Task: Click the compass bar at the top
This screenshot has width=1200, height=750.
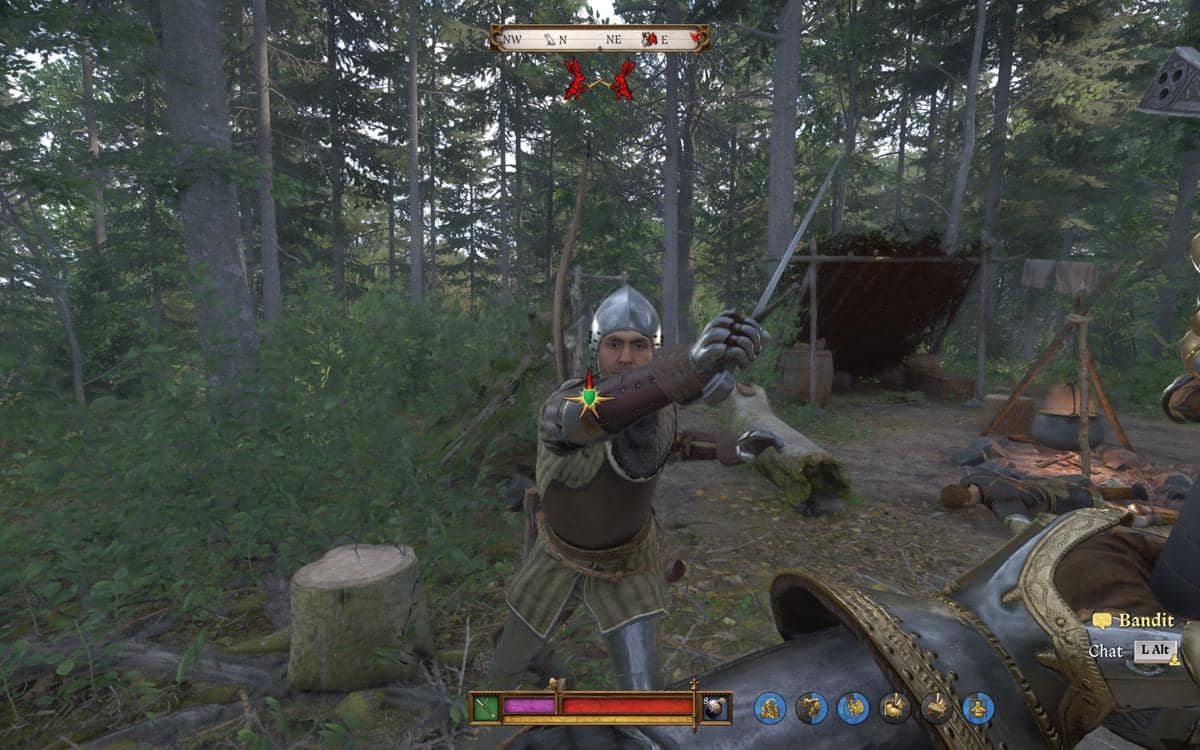Action: pos(599,39)
